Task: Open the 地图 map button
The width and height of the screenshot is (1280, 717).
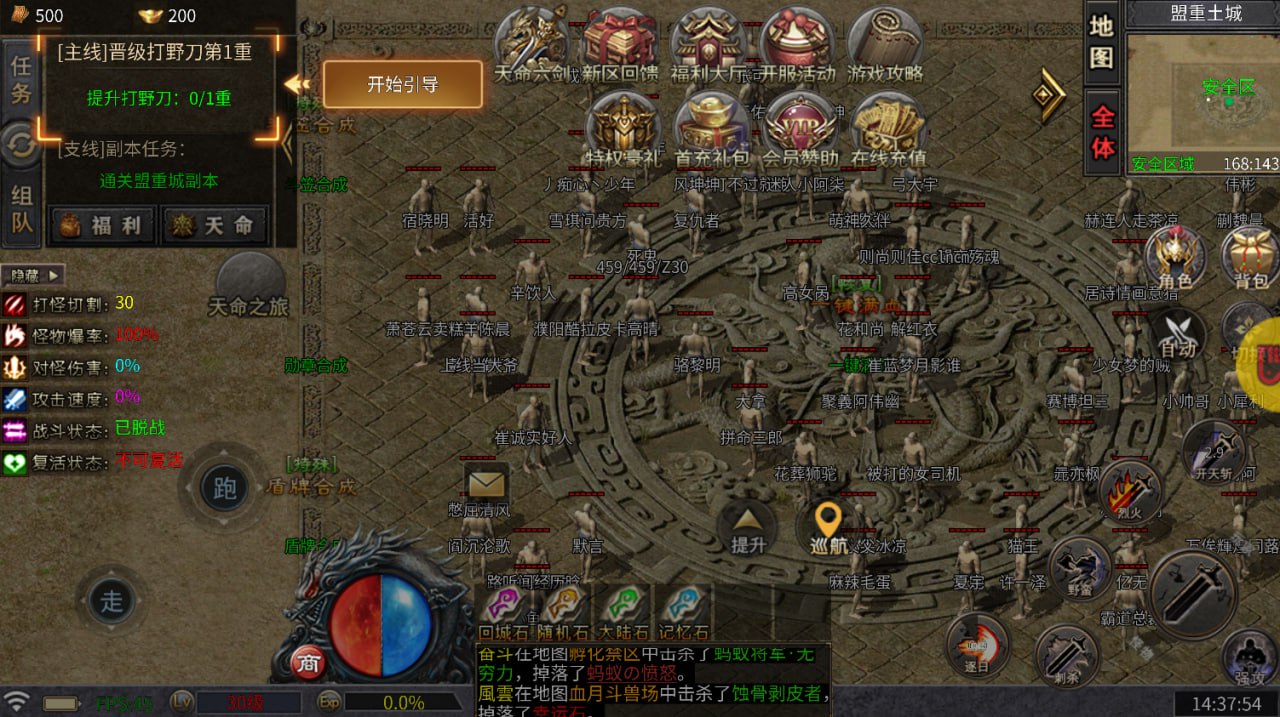Action: (1101, 42)
